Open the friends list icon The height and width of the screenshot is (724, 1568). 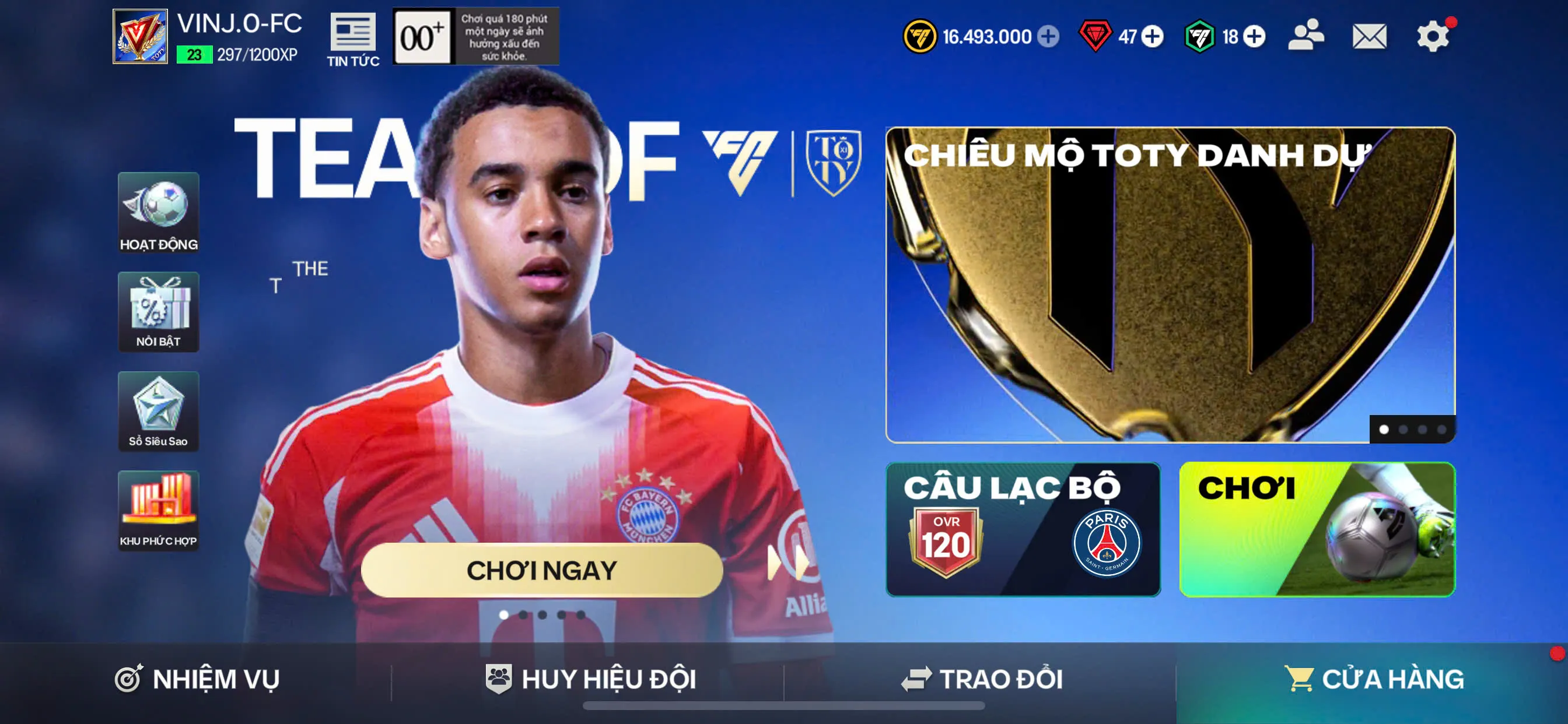tap(1305, 36)
